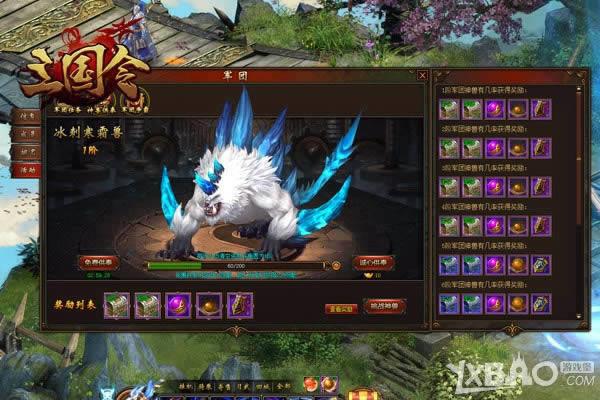Image resolution: width=600 pixels, height=400 pixels.
Task: Click the 诚心供奉 sincere offering button
Action: (374, 262)
